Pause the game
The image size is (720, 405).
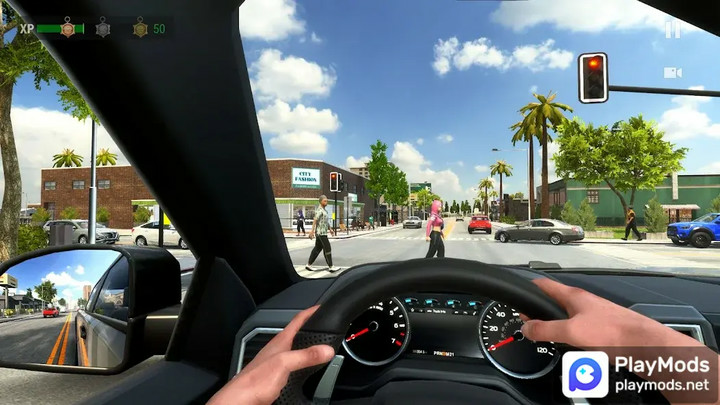[x=673, y=30]
